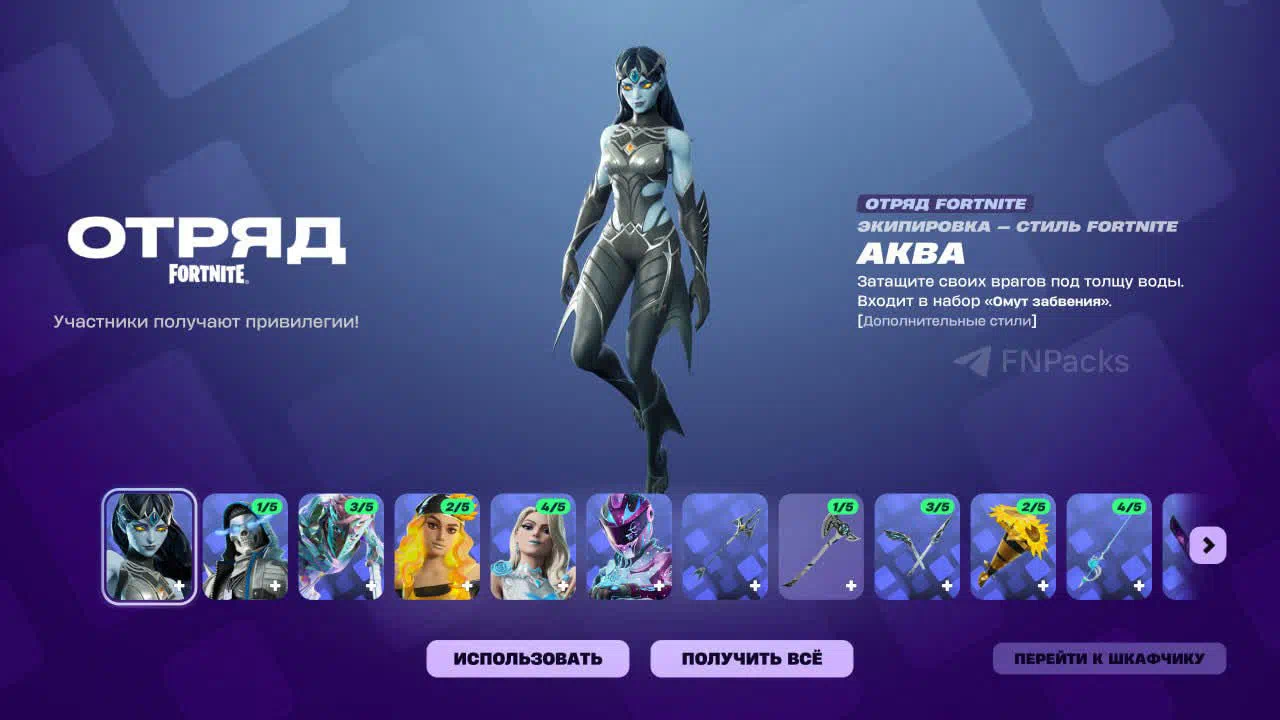Select the dark trident pickaxe

pos(725,546)
